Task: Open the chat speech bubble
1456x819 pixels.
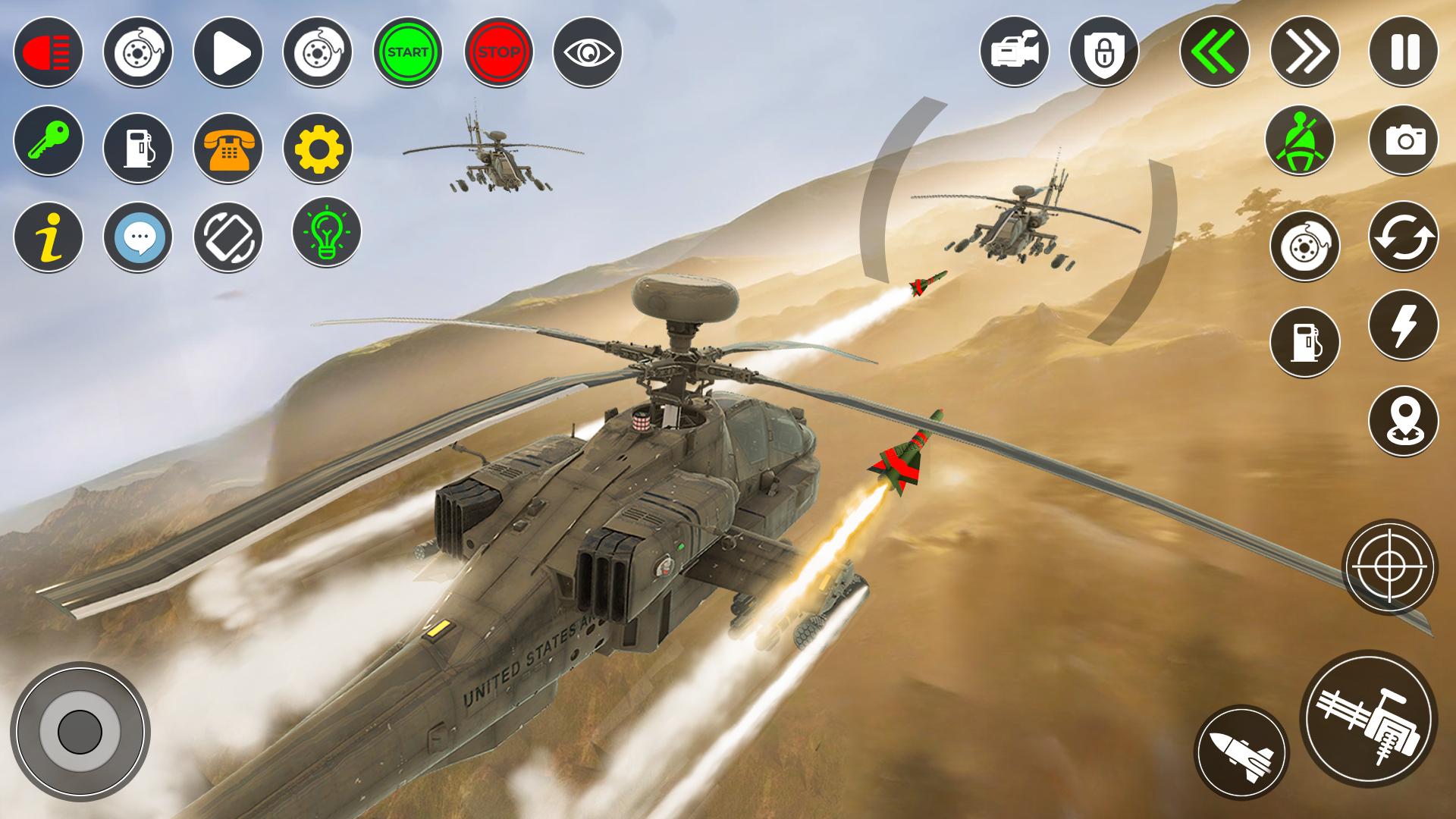Action: pyautogui.click(x=138, y=237)
